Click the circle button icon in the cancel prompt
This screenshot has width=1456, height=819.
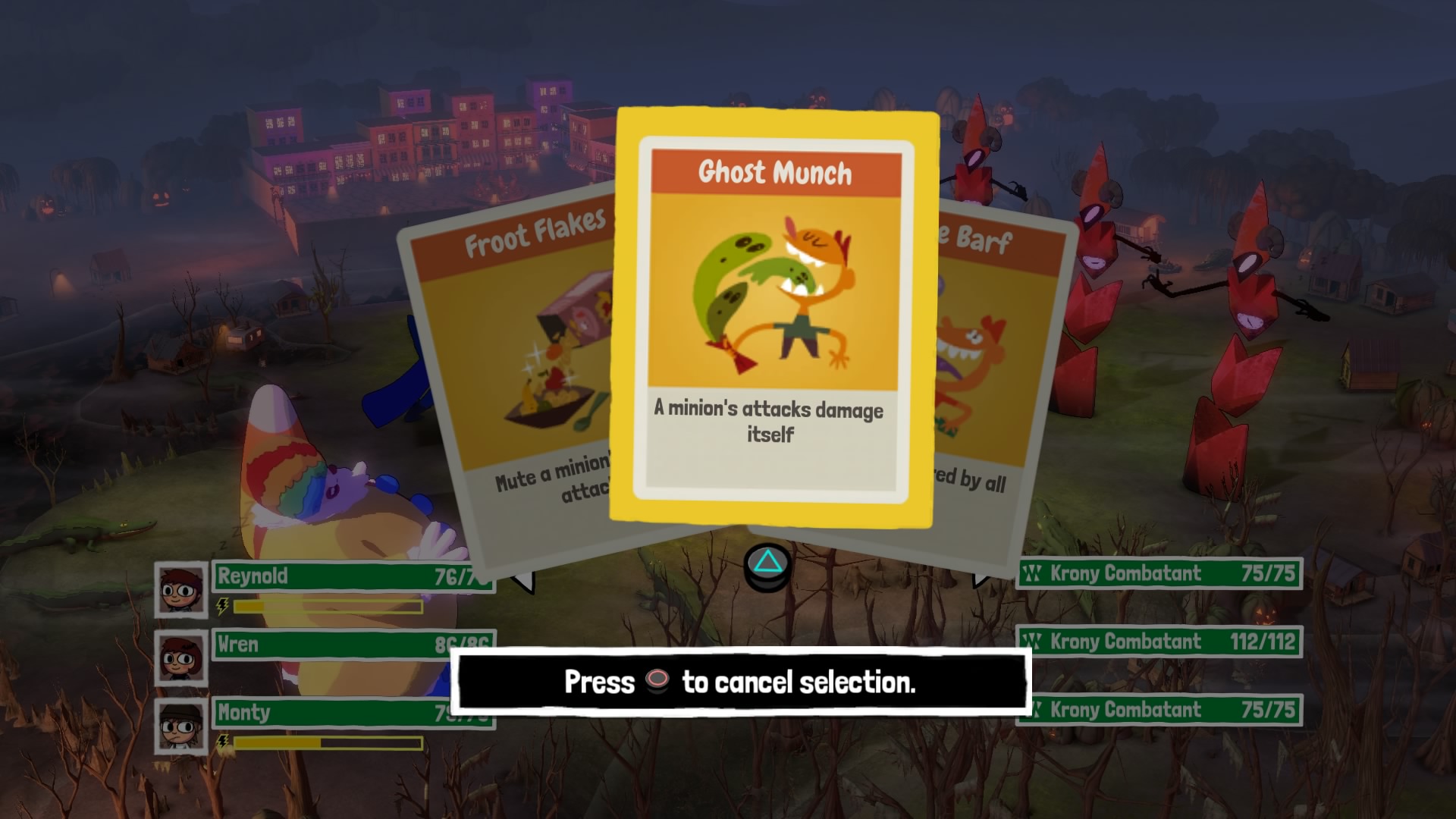click(x=657, y=681)
